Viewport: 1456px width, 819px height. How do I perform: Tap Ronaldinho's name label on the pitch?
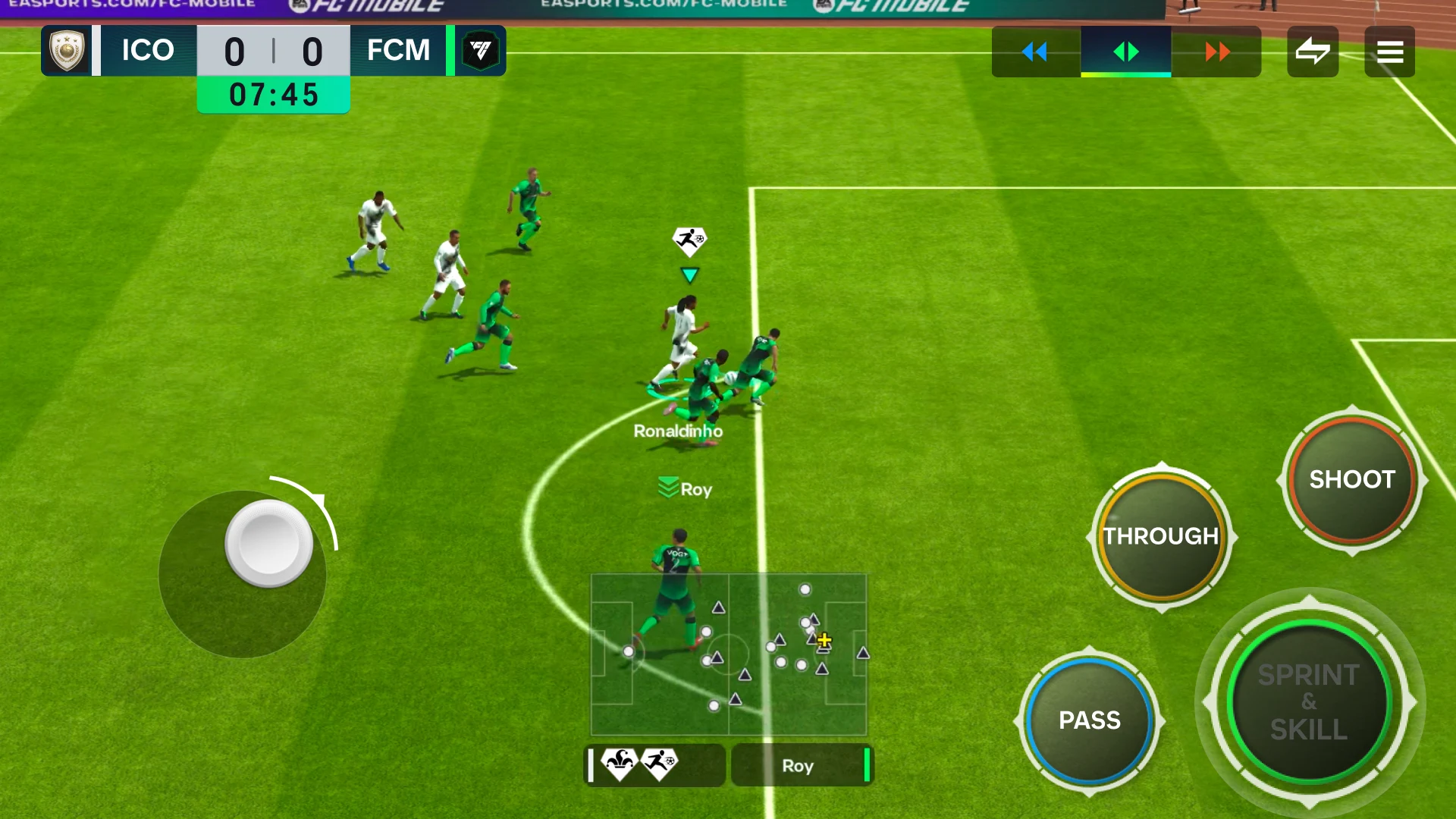pyautogui.click(x=679, y=431)
